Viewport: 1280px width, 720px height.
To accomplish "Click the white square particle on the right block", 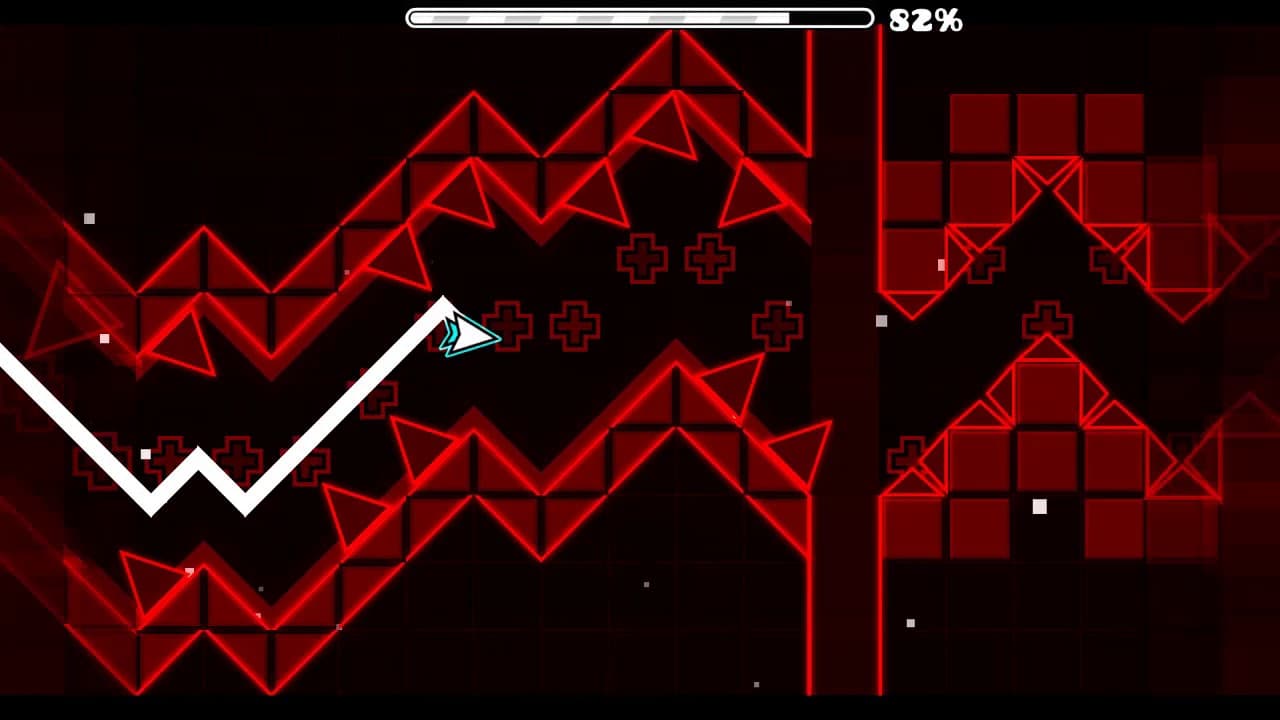I will pos(1040,508).
